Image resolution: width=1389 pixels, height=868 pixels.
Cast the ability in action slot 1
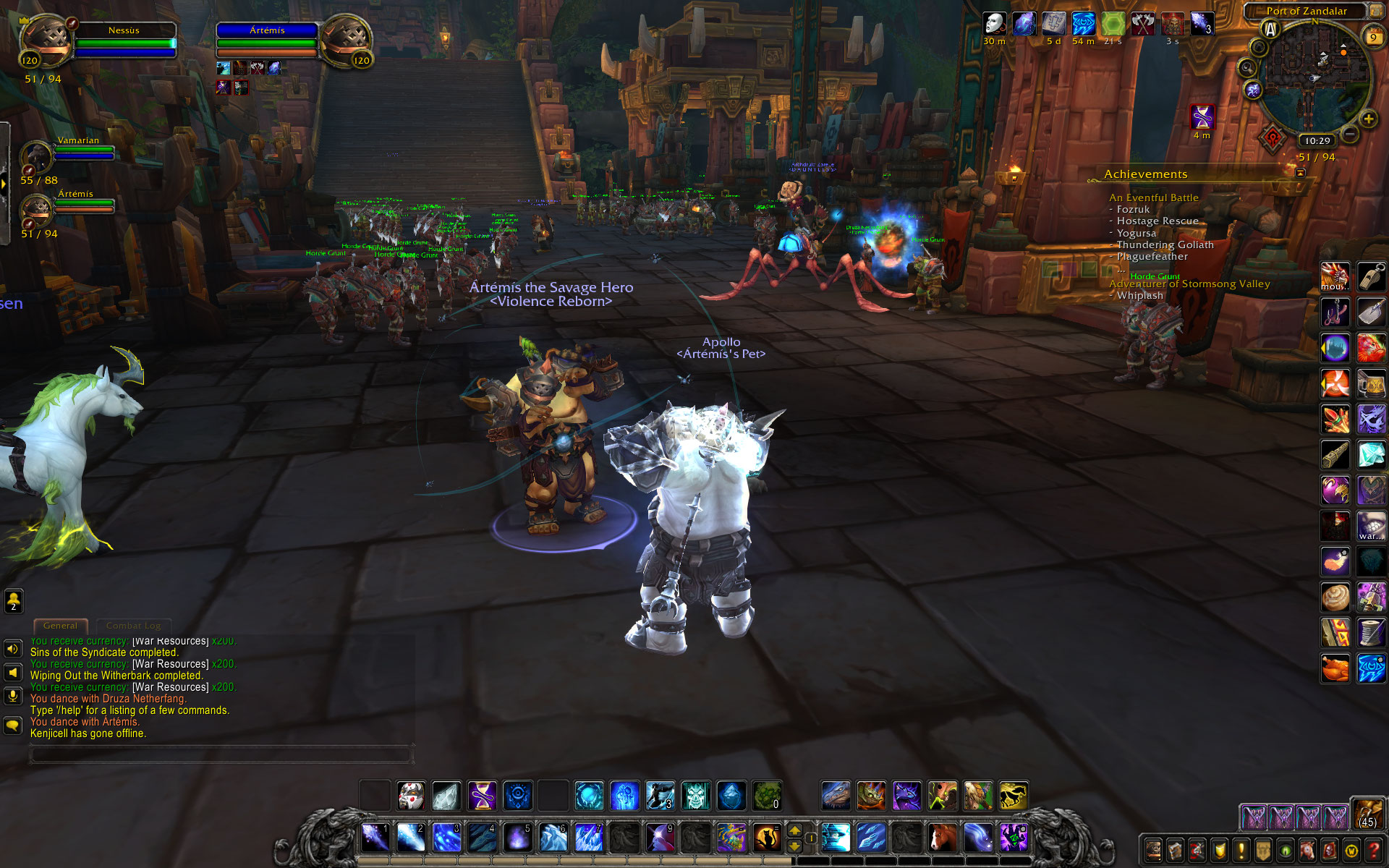[375, 838]
